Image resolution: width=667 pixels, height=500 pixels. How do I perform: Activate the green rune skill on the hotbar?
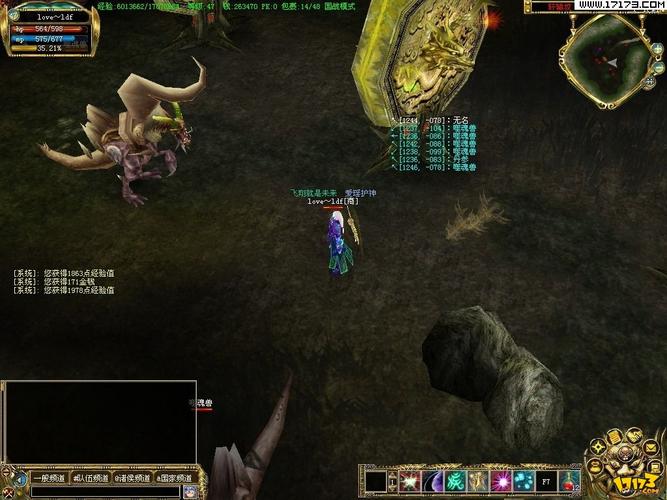click(x=455, y=481)
